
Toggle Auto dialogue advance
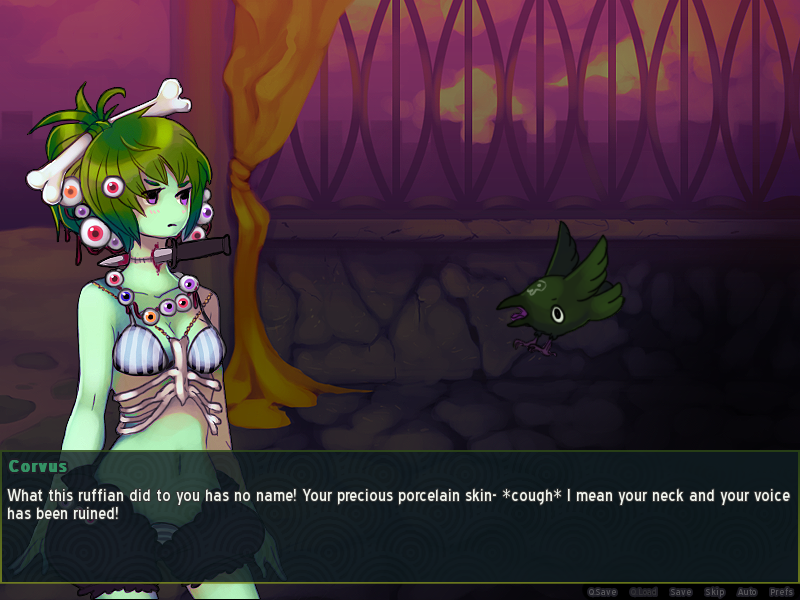(x=746, y=592)
